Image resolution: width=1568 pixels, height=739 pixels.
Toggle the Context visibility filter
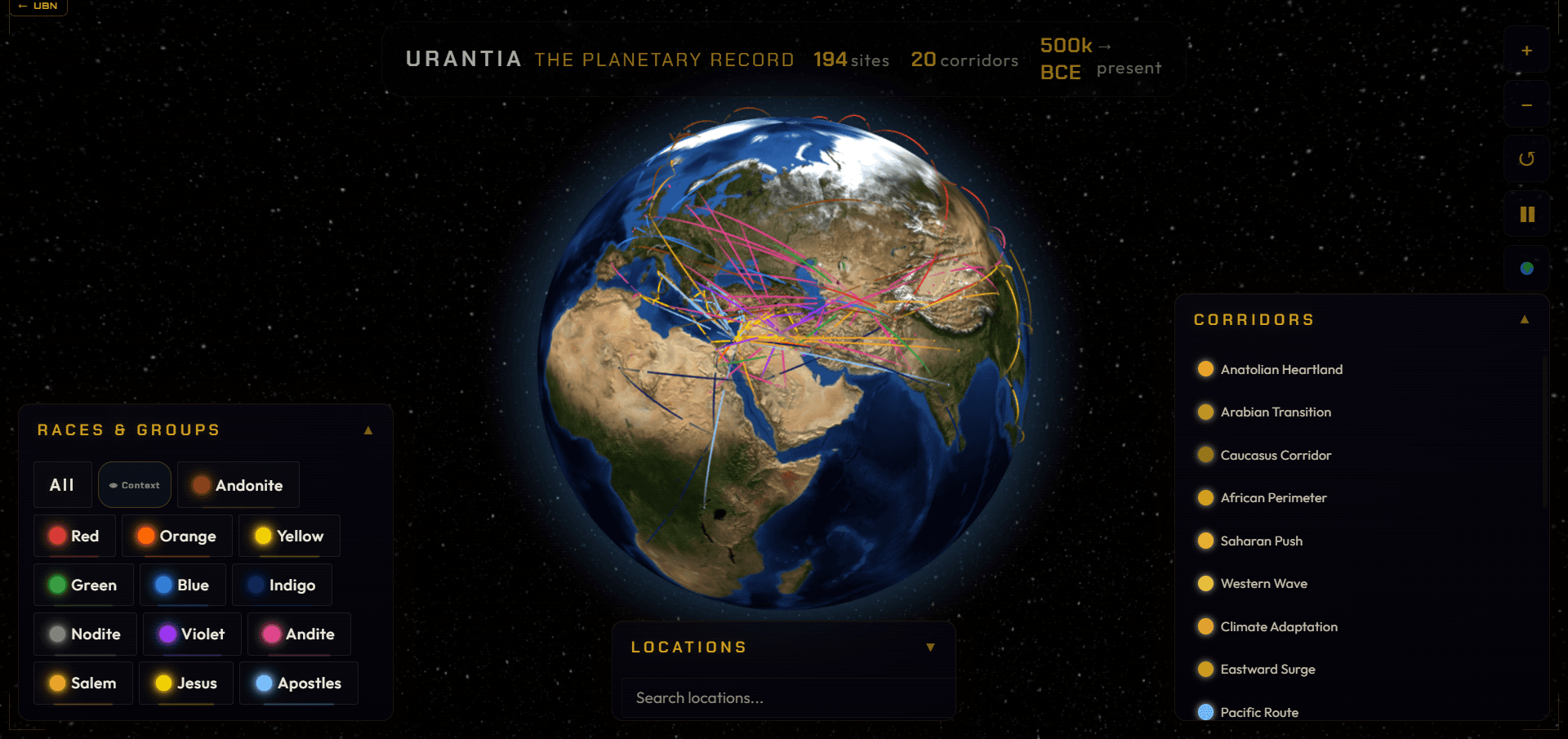coord(134,484)
